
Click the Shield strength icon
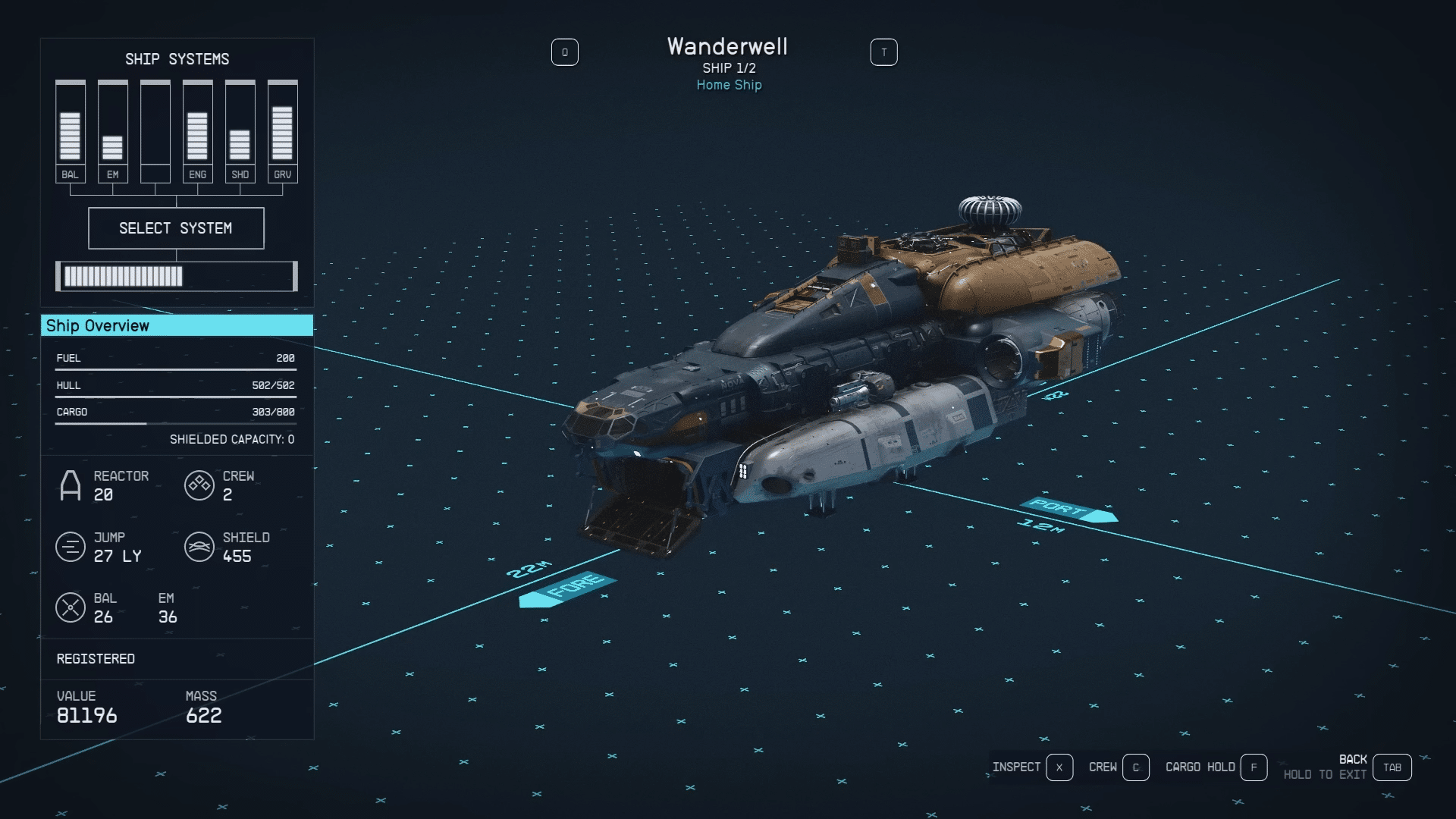(199, 547)
